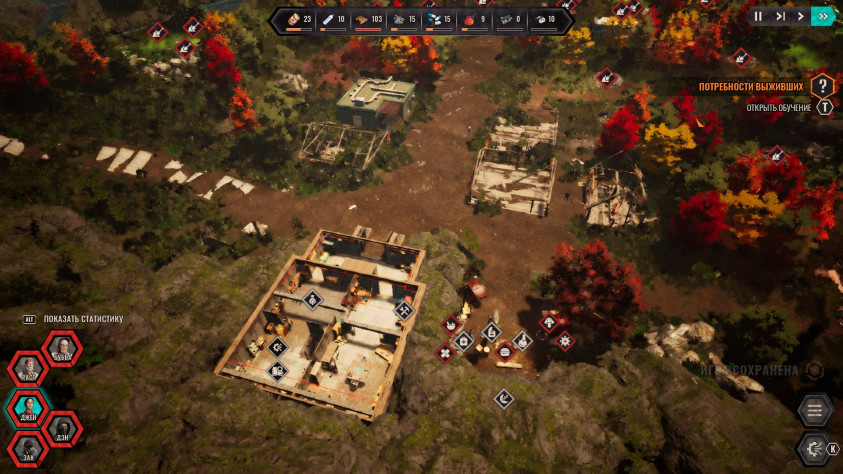Select survivor Зак's portrait

pos(28,450)
